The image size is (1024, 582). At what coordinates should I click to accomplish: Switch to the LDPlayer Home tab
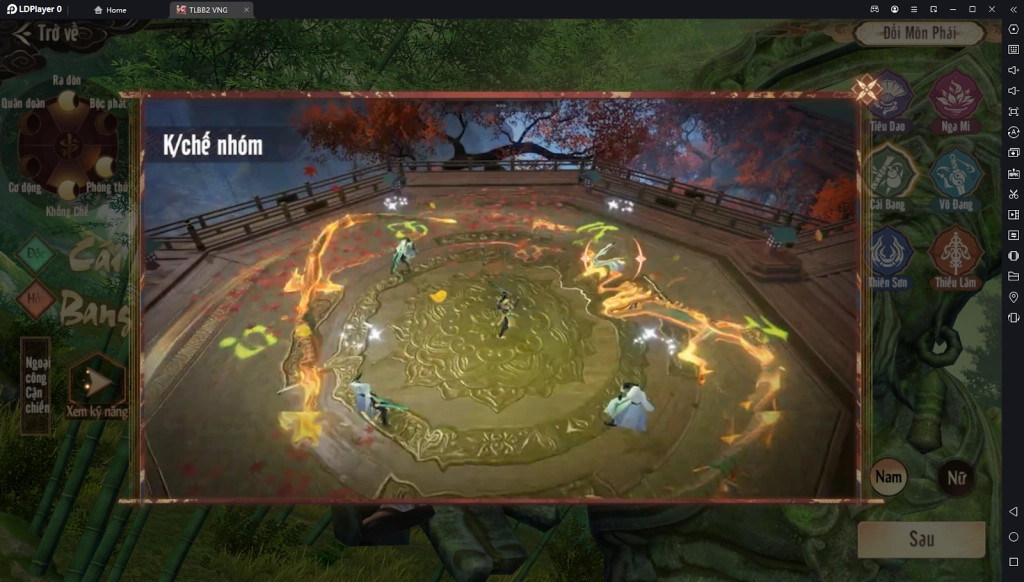(x=111, y=10)
